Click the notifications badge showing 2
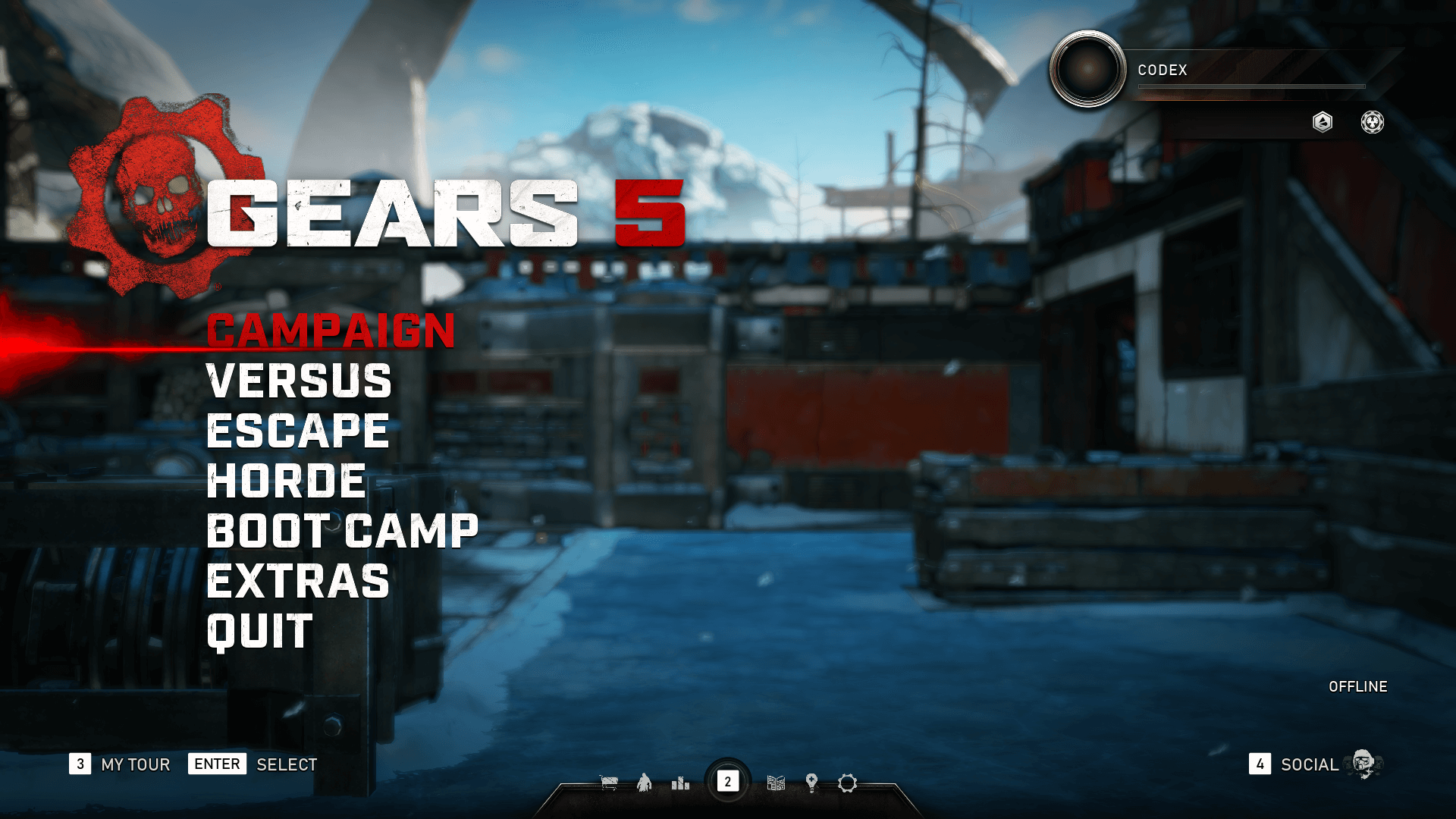 (728, 781)
